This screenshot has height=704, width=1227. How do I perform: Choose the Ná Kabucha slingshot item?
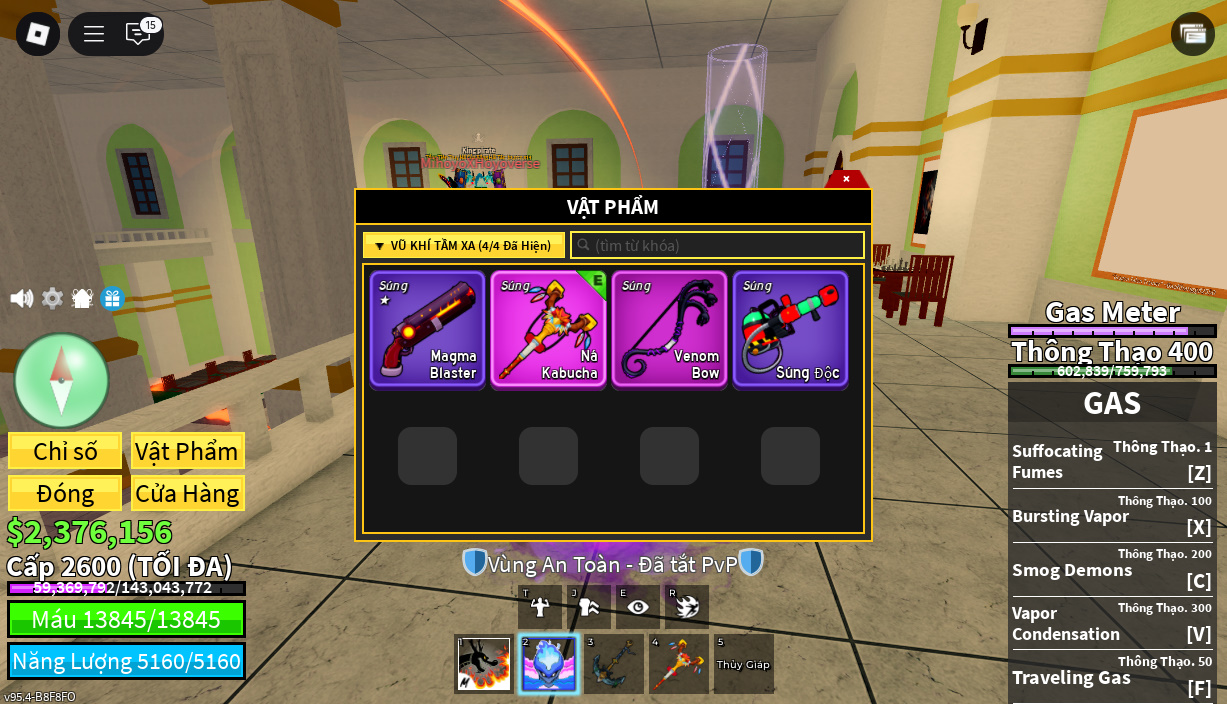[548, 329]
